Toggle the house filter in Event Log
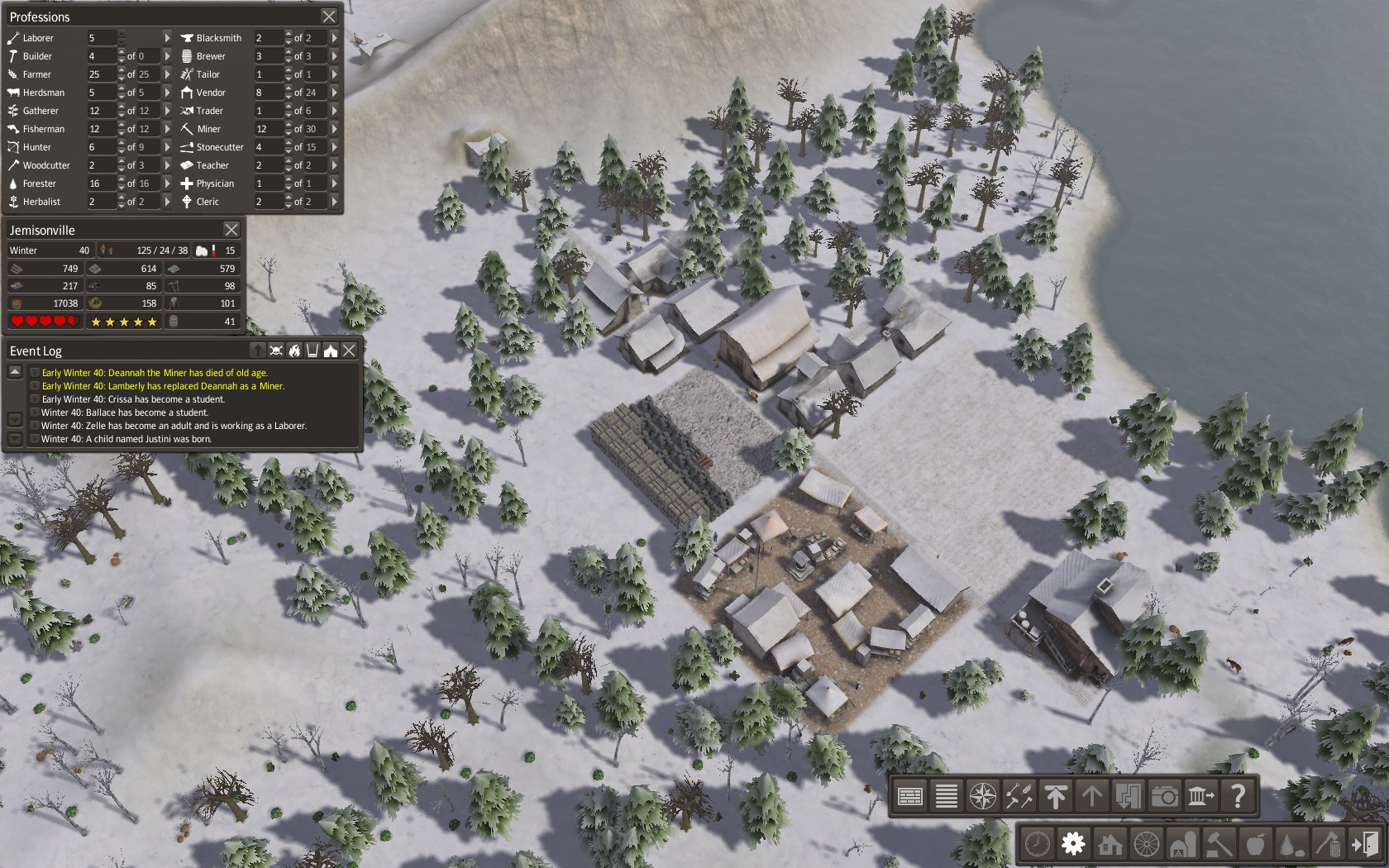 pos(331,351)
